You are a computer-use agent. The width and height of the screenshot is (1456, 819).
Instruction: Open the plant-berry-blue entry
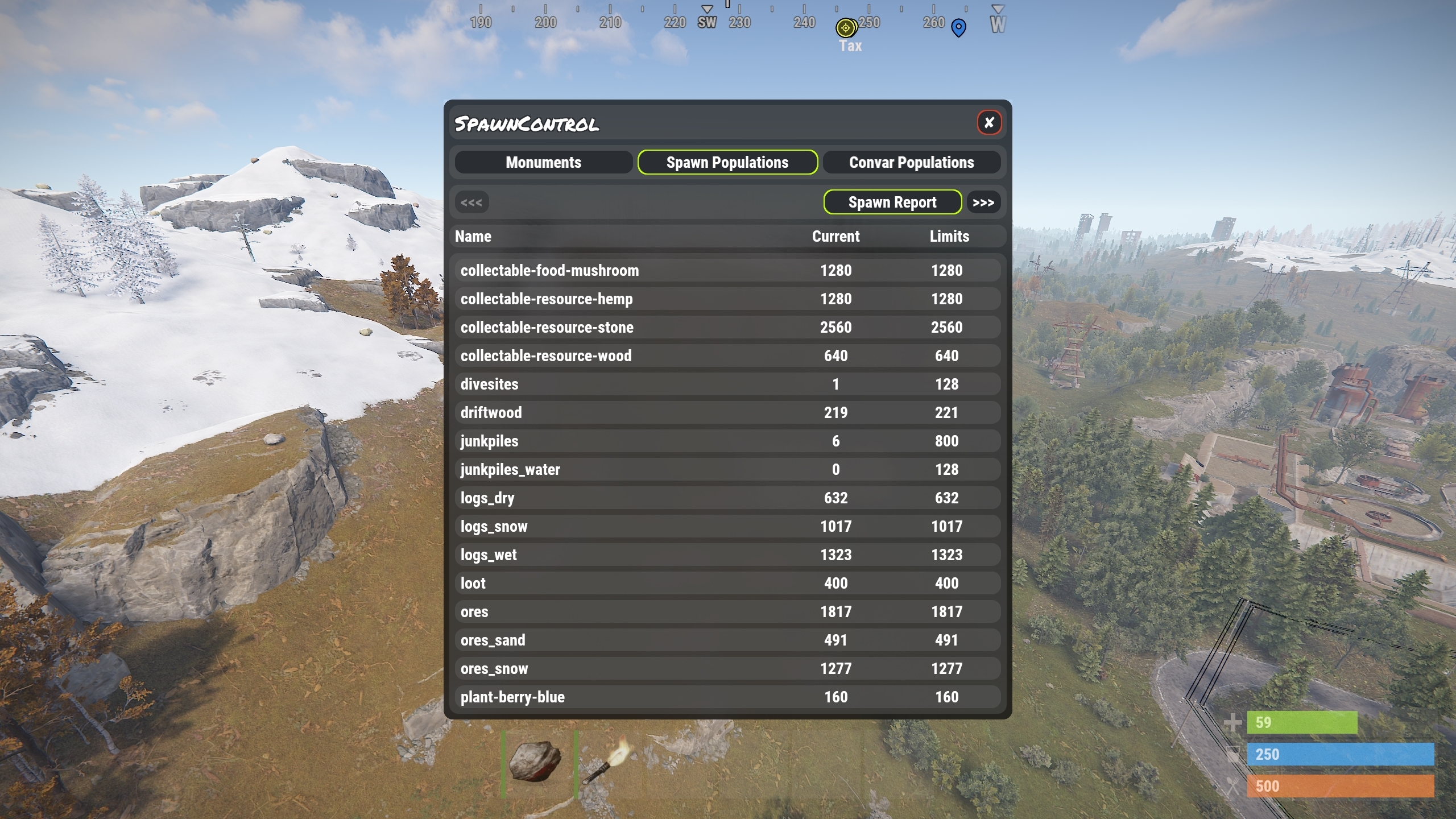pyautogui.click(x=727, y=697)
